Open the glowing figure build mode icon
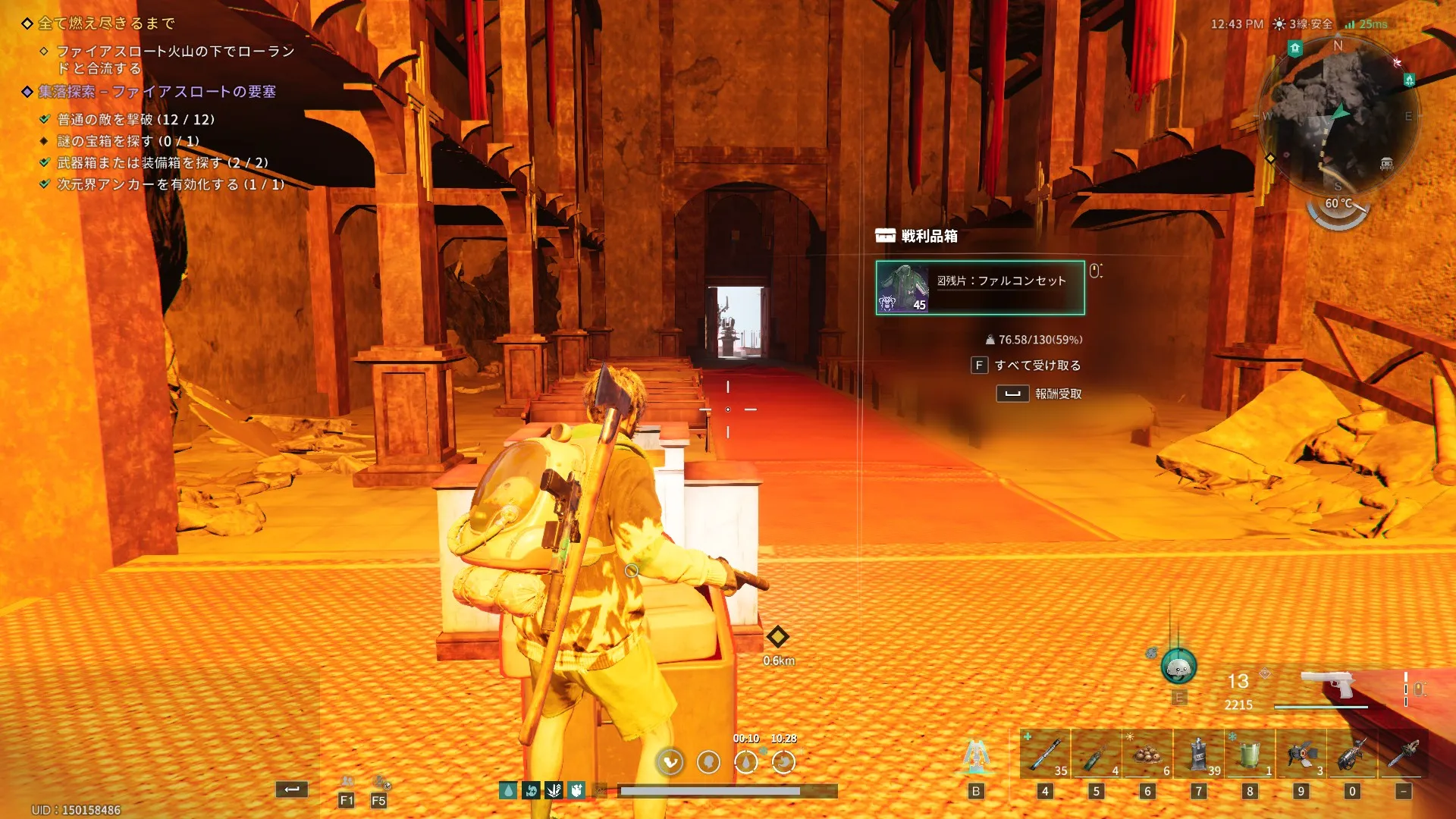Viewport: 1456px width, 819px height. coord(976,758)
